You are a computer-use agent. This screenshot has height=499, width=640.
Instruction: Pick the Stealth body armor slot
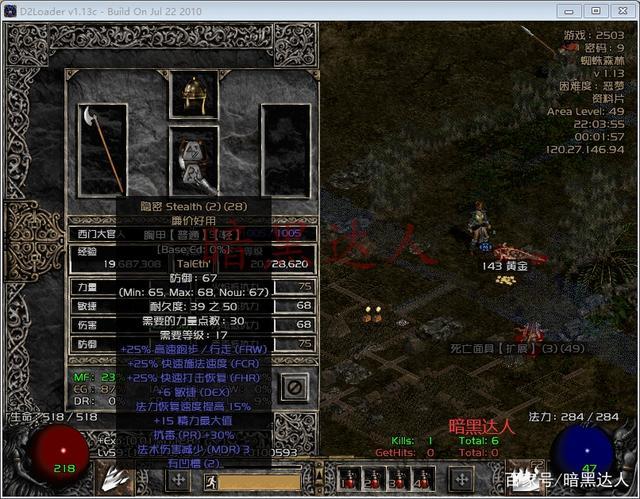(x=193, y=160)
